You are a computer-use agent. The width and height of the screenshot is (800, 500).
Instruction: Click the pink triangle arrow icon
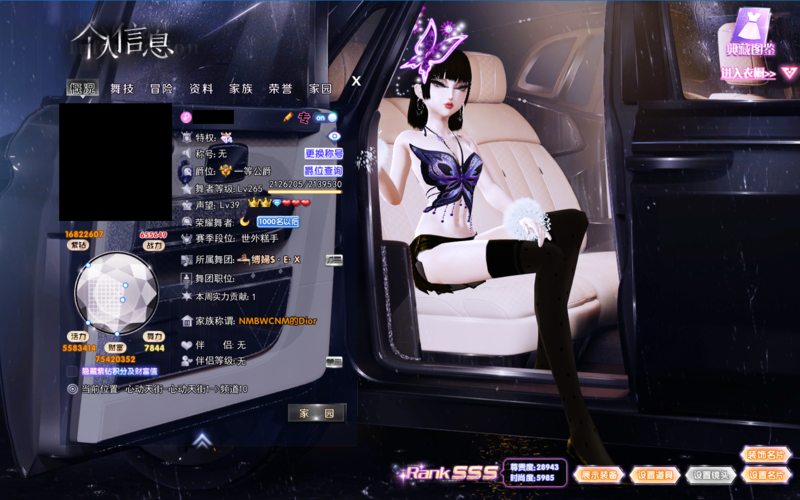point(789,73)
